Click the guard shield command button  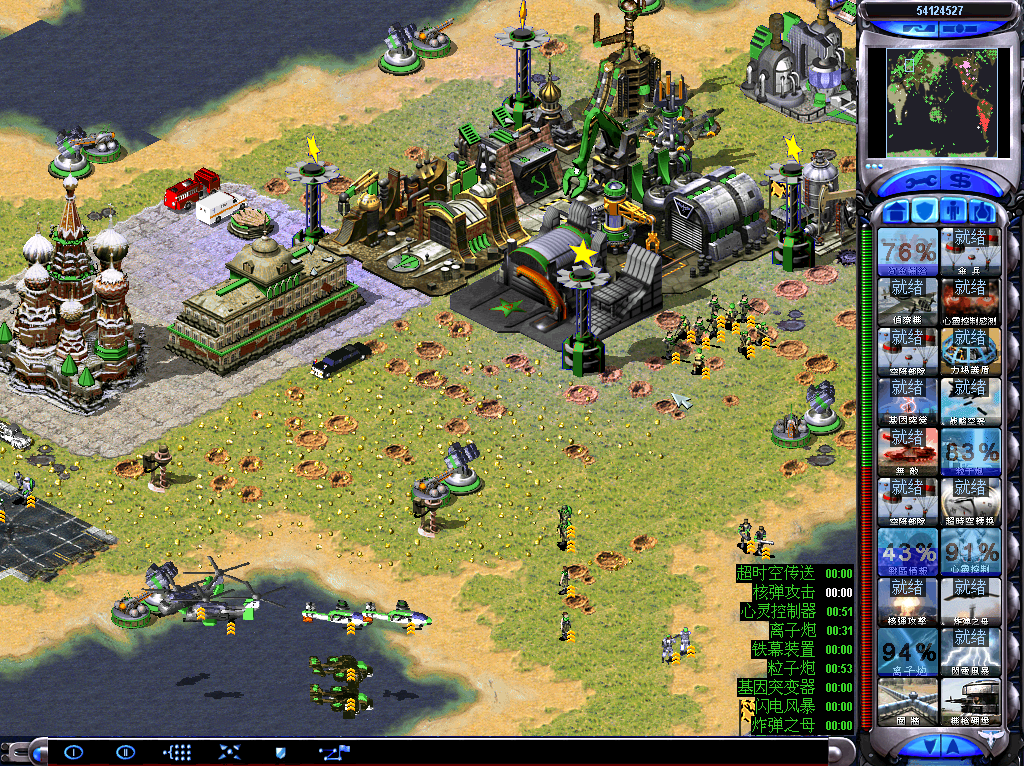(x=280, y=752)
